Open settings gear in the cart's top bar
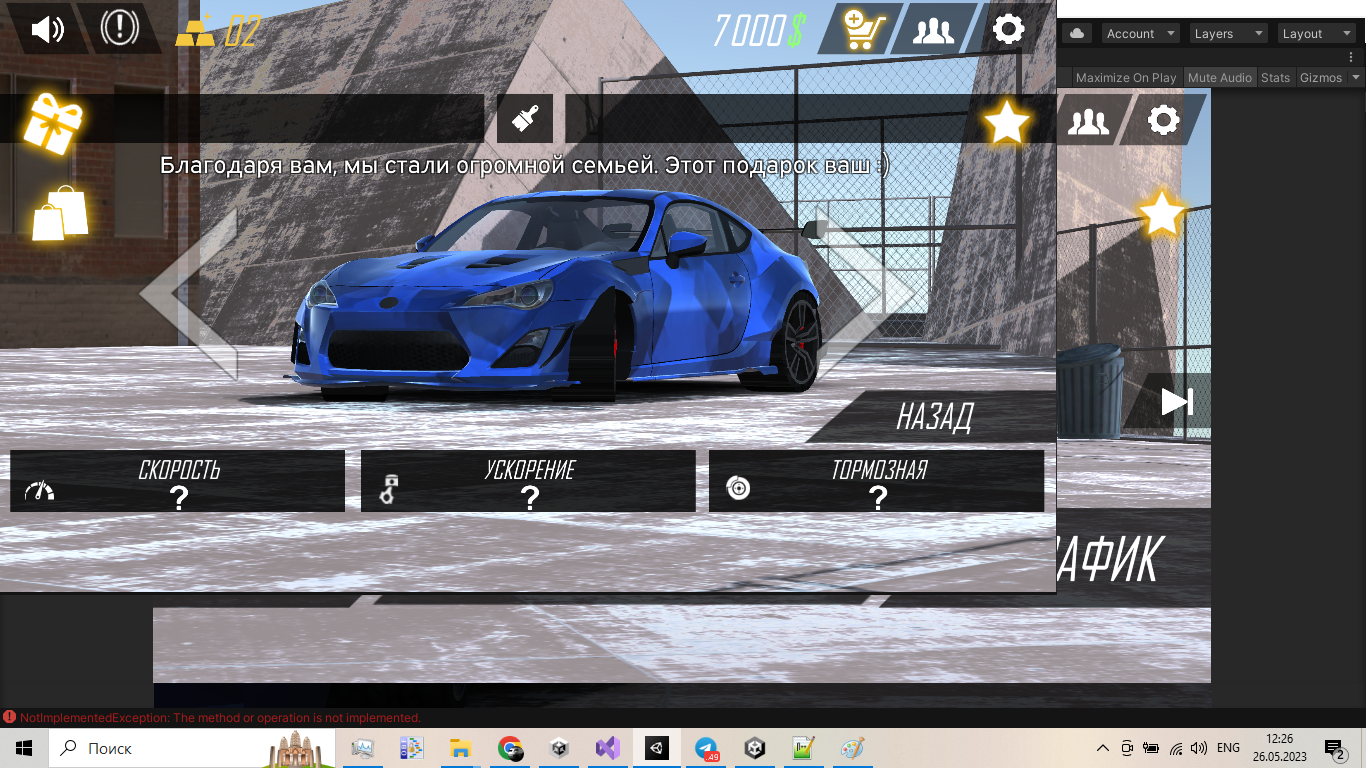1366x768 pixels. click(x=1008, y=29)
